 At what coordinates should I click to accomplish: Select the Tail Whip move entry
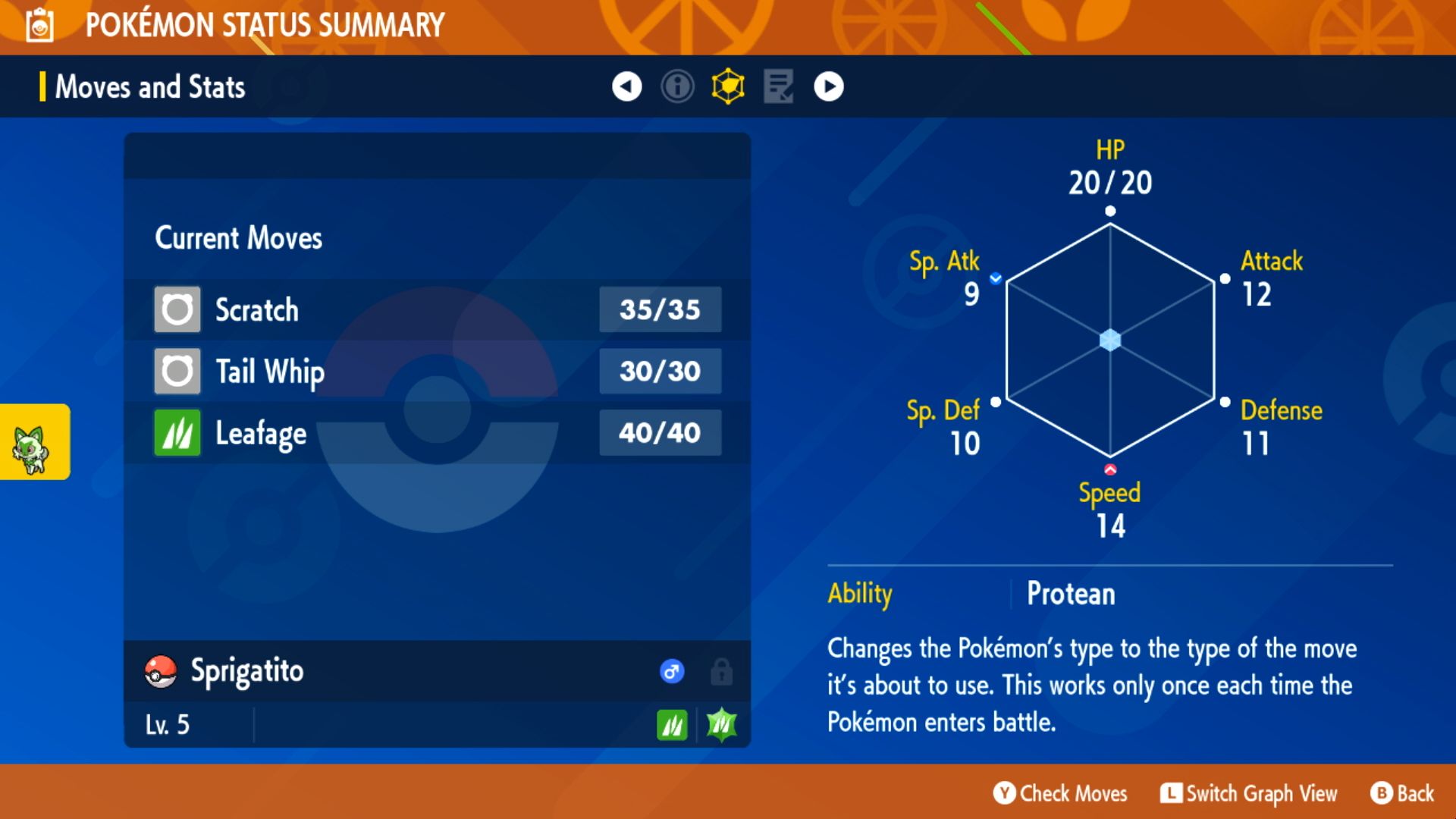click(268, 371)
